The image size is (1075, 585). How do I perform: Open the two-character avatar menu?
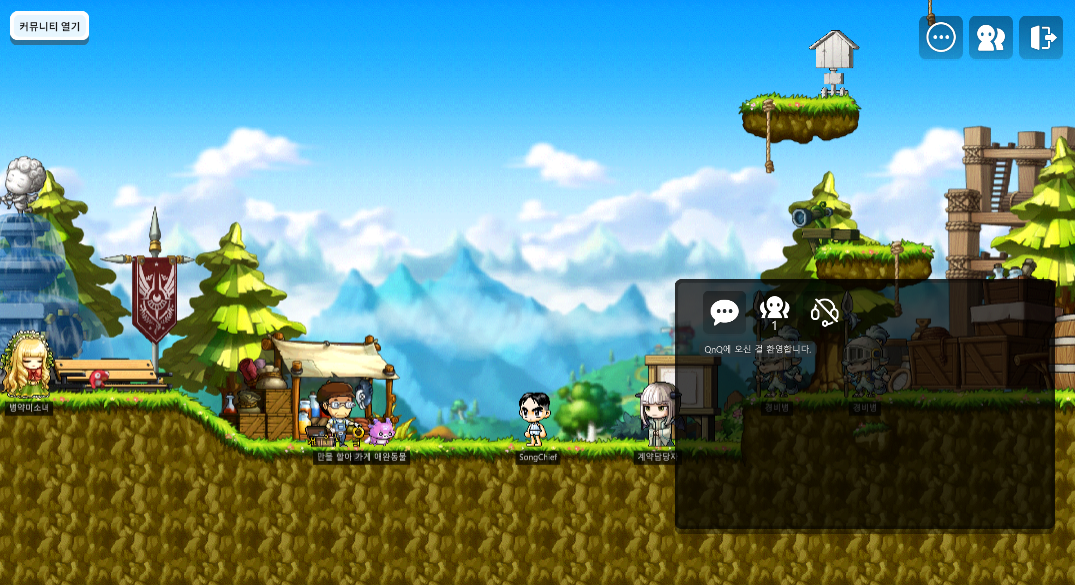click(x=990, y=38)
